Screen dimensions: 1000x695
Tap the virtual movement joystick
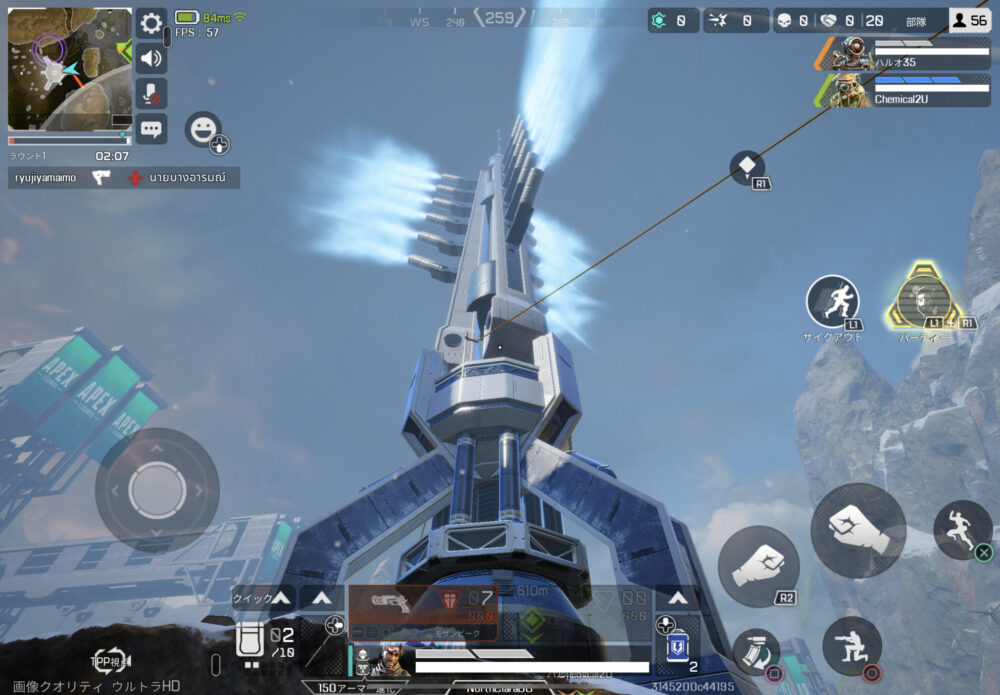157,489
